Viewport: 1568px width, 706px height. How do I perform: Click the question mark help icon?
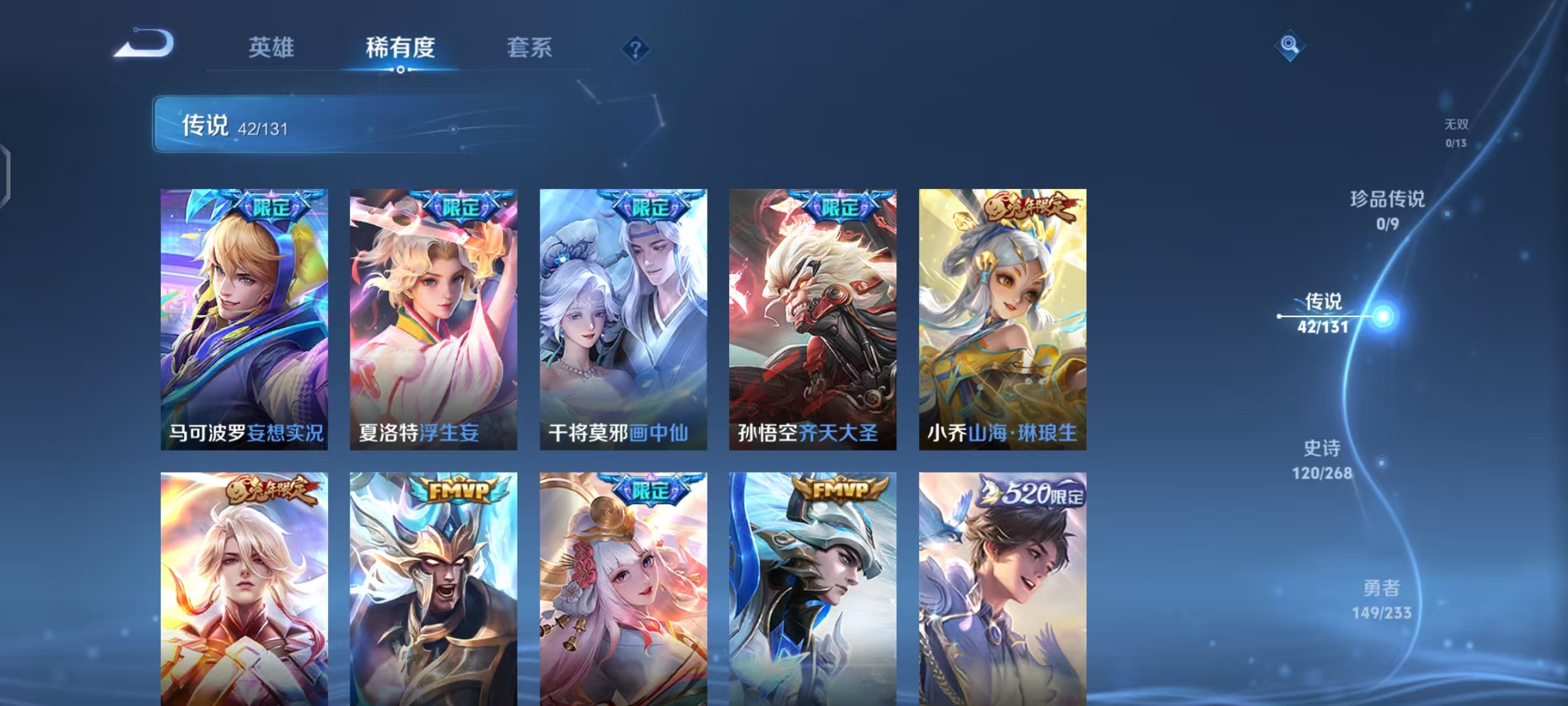coord(634,49)
